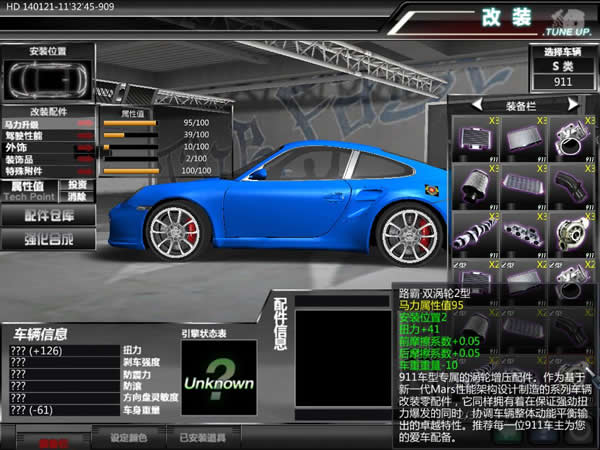Image resolution: width=600 pixels, height=450 pixels.
Task: Choose the cone air filter part
Action: click(x=473, y=186)
